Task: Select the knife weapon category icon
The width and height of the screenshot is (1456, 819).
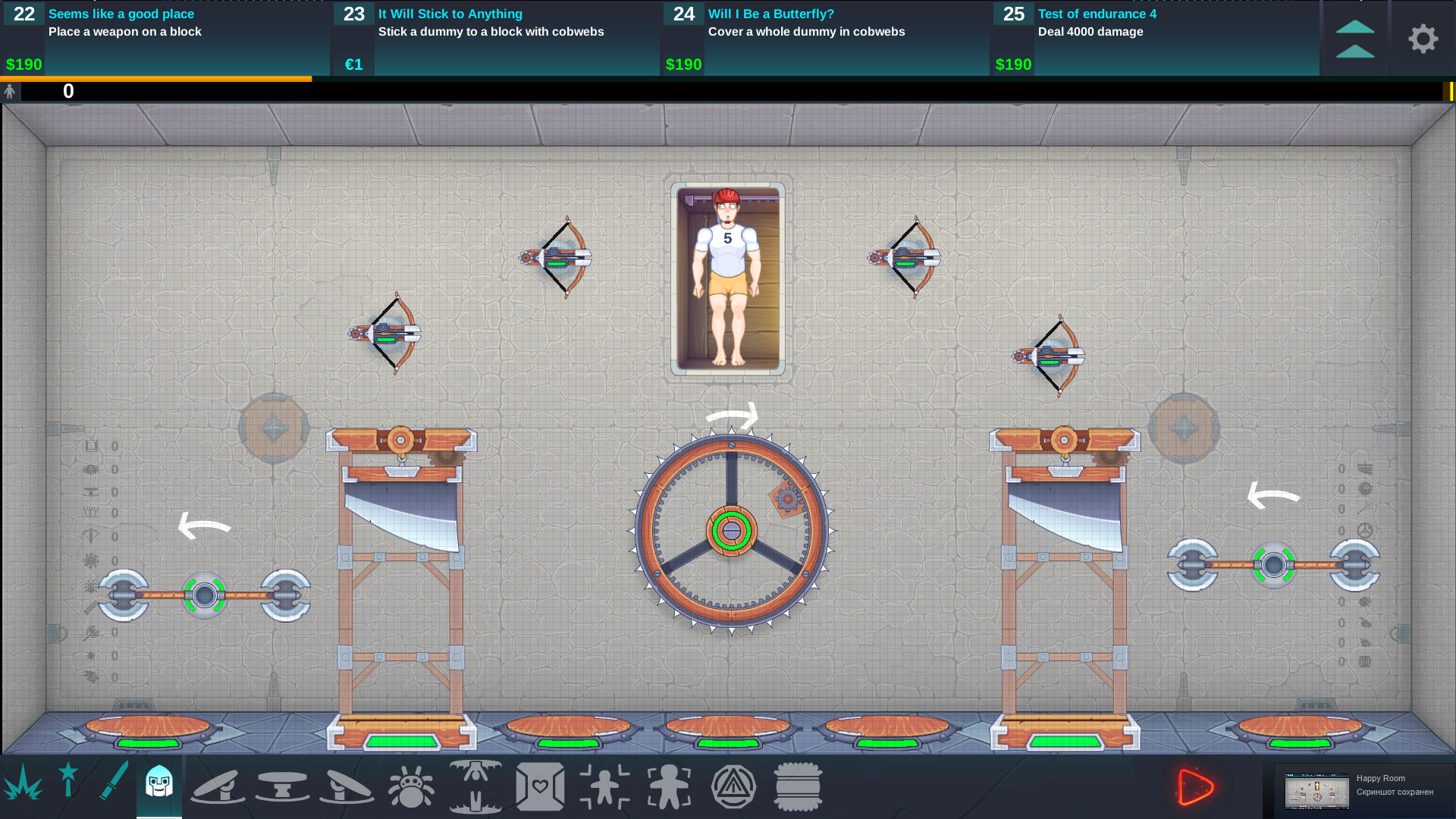Action: click(x=111, y=786)
